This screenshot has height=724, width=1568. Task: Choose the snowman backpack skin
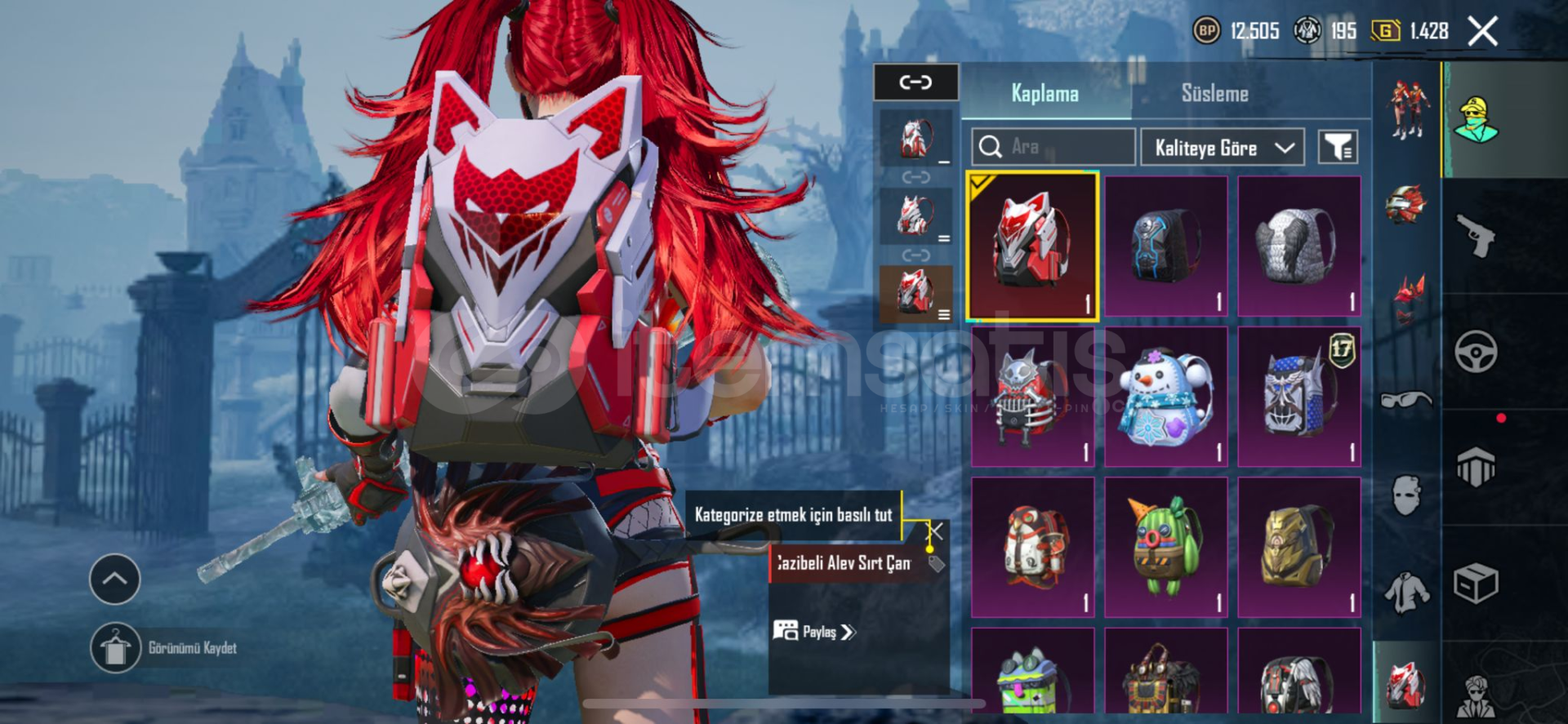pos(1165,397)
